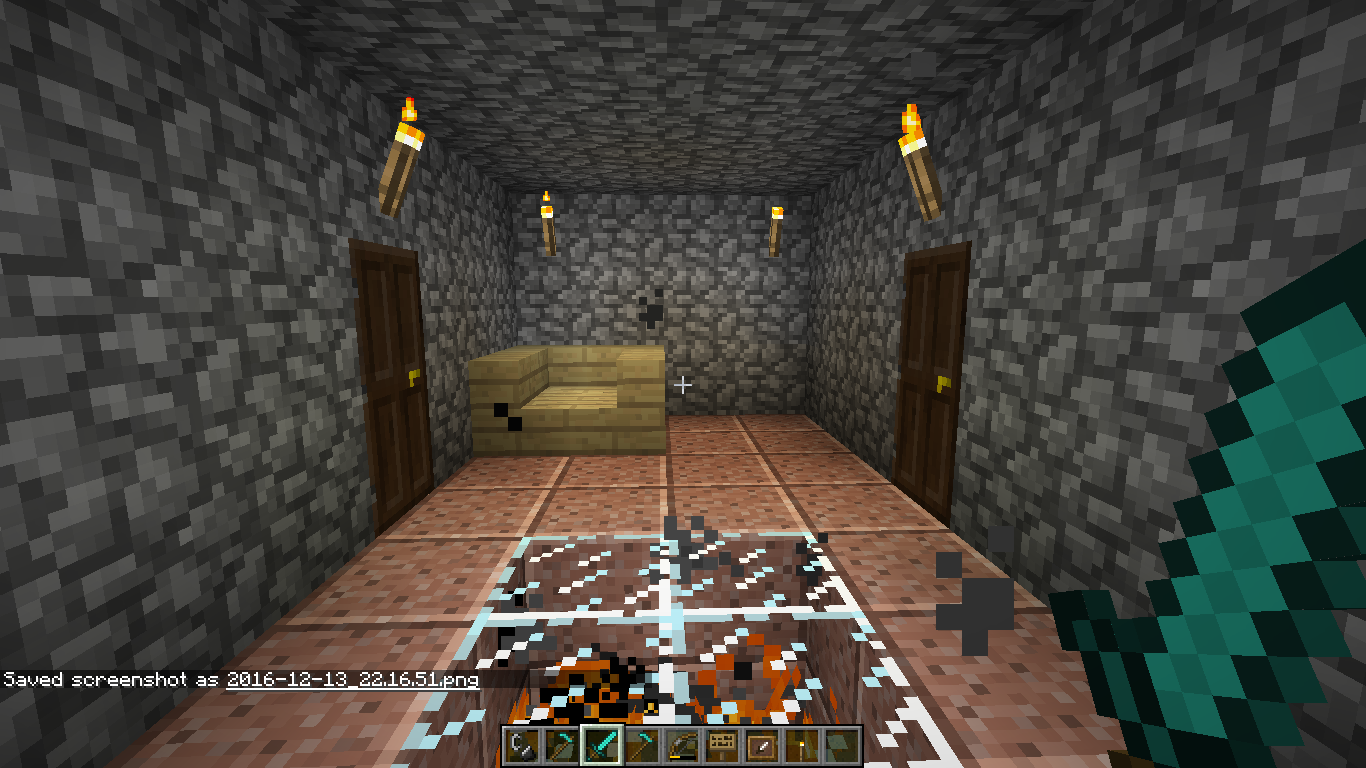Switch to the diamond hoe slot
The width and height of the screenshot is (1366, 768).
(641, 746)
